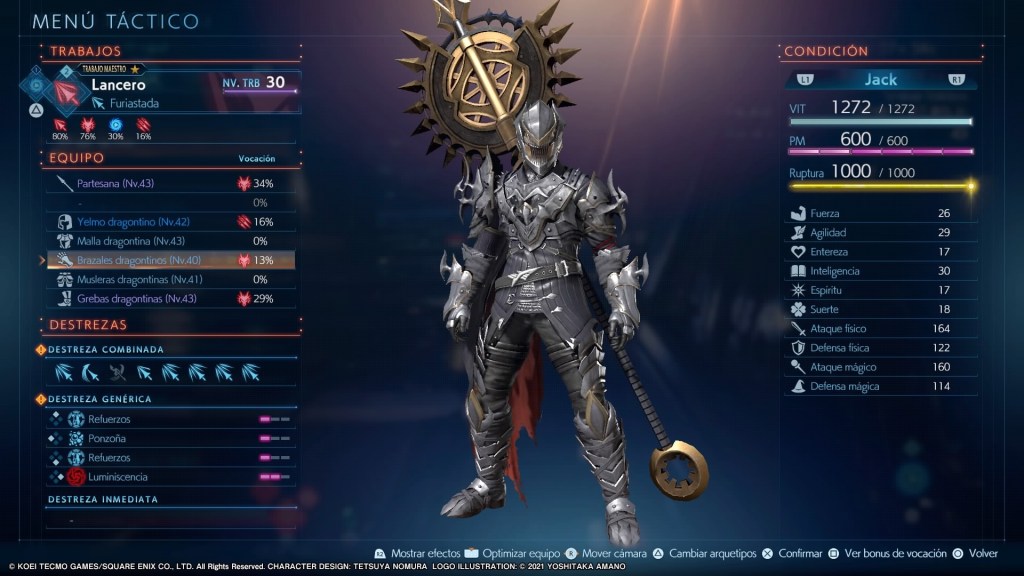This screenshot has width=1024, height=576.
Task: Select the Ponzoña generic skill
Action: click(109, 438)
